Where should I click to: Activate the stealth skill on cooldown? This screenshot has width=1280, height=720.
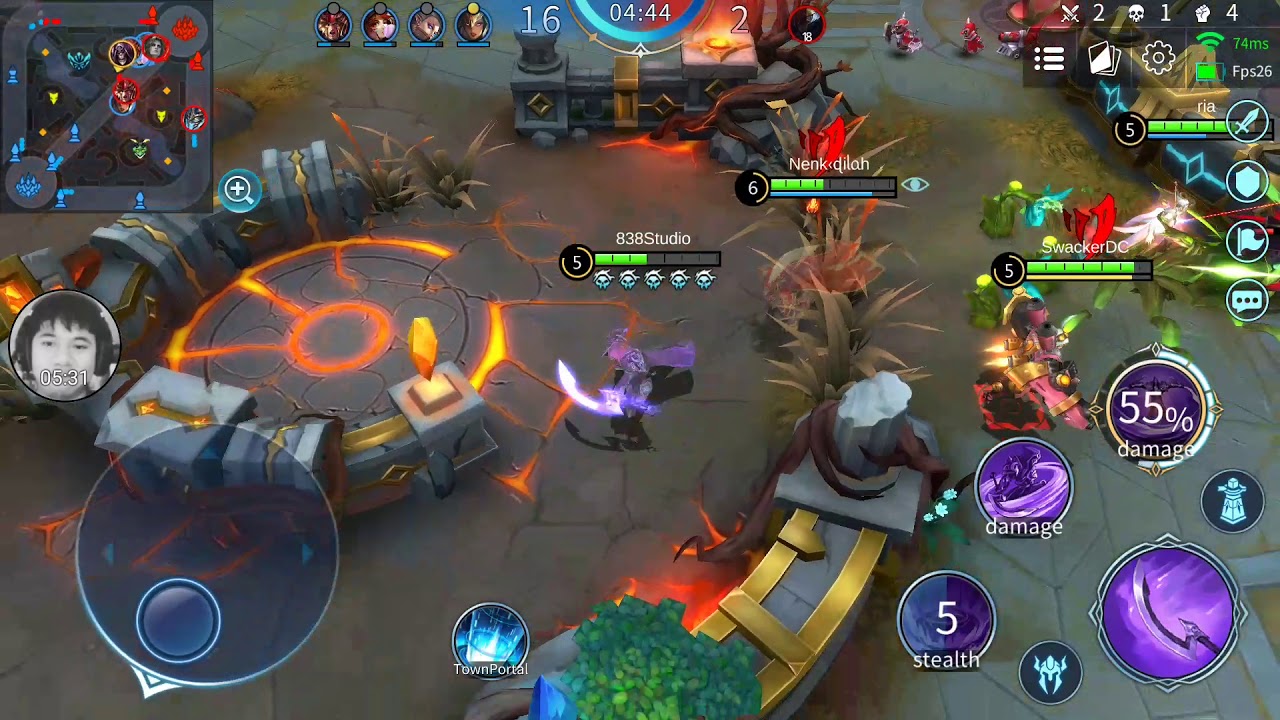946,622
